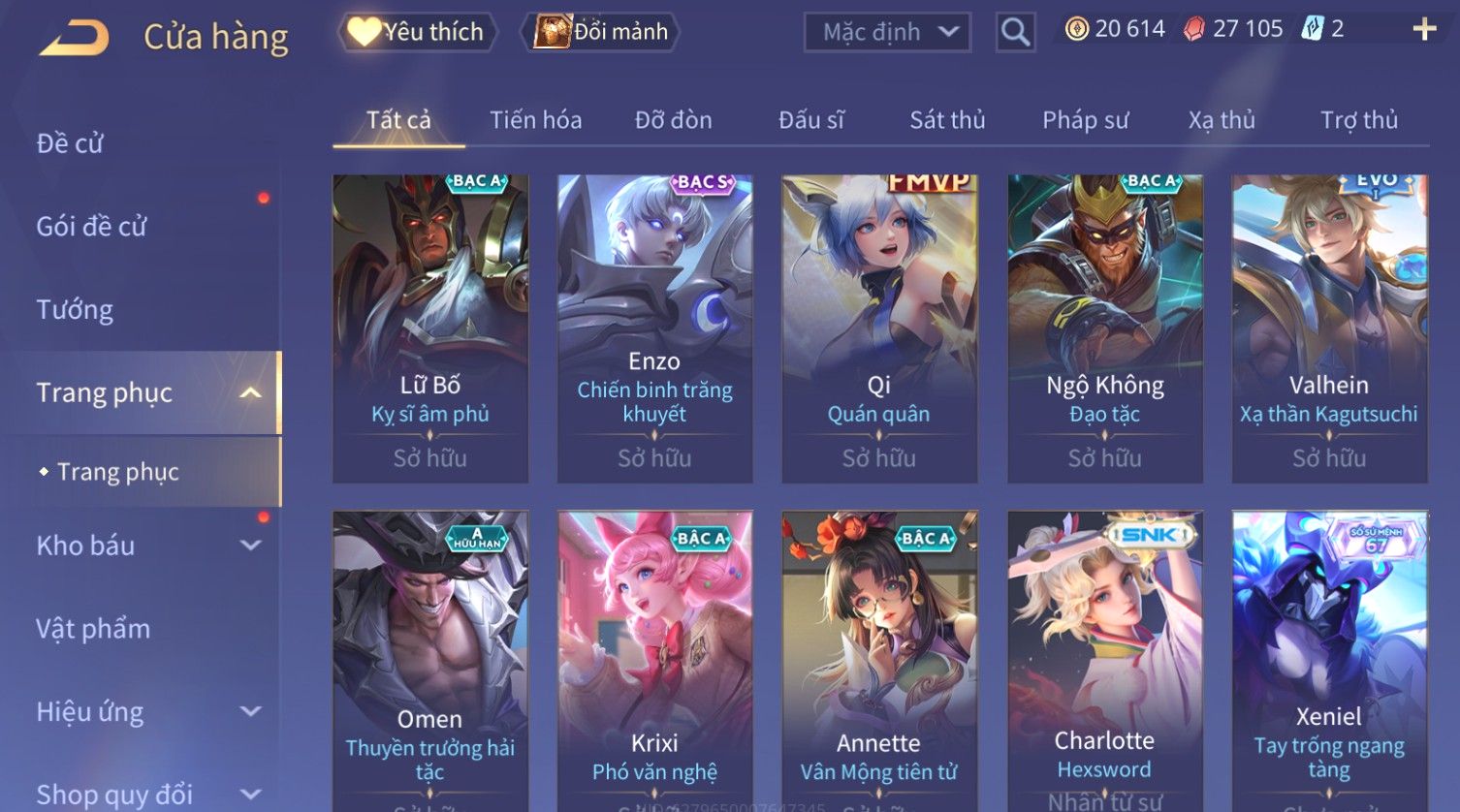Viewport: 1460px width, 812px height.
Task: Select the Enzo Chiến binh trăng khuyết skin
Action: [654, 328]
